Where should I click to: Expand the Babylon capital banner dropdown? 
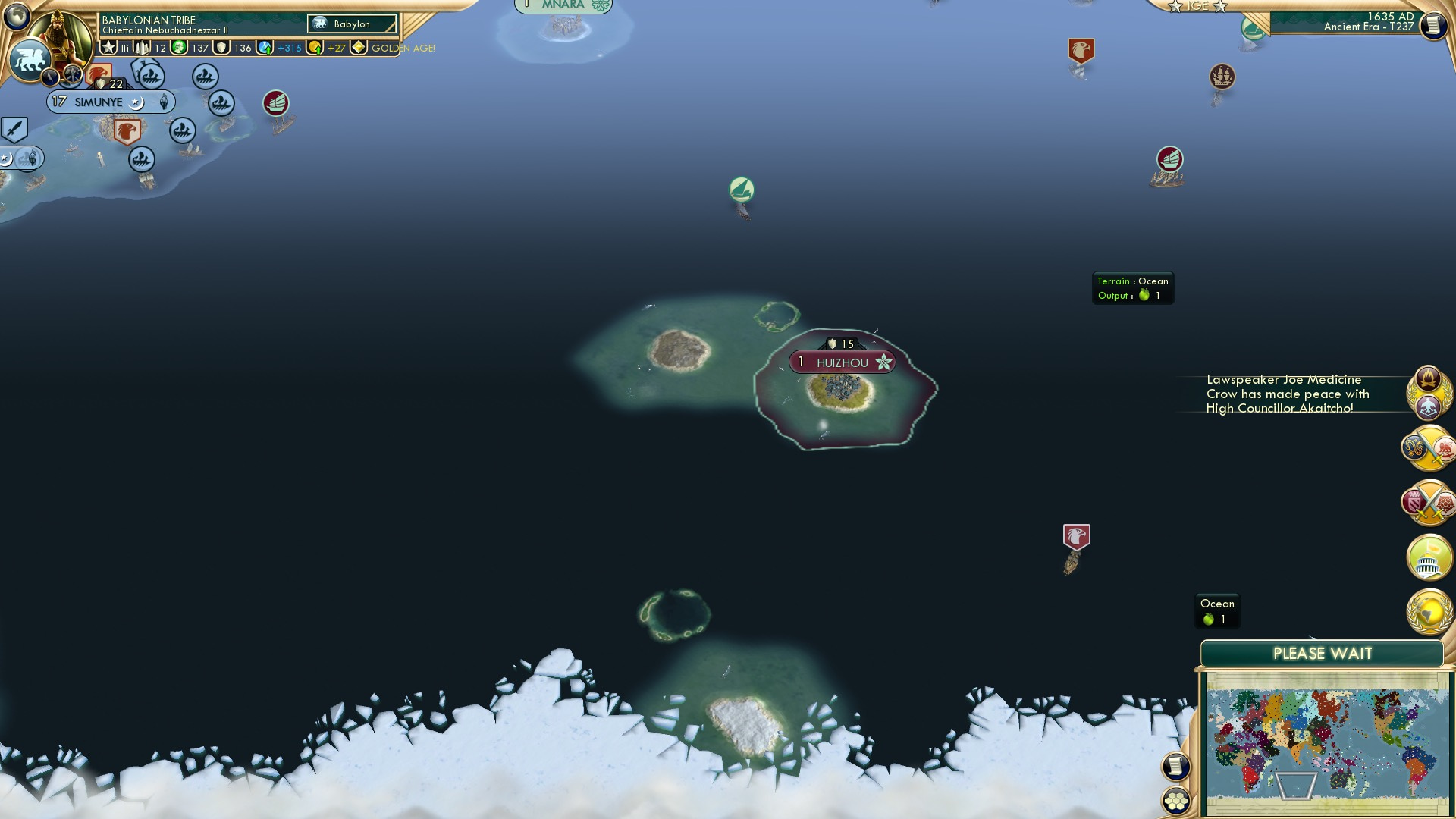pyautogui.click(x=350, y=24)
